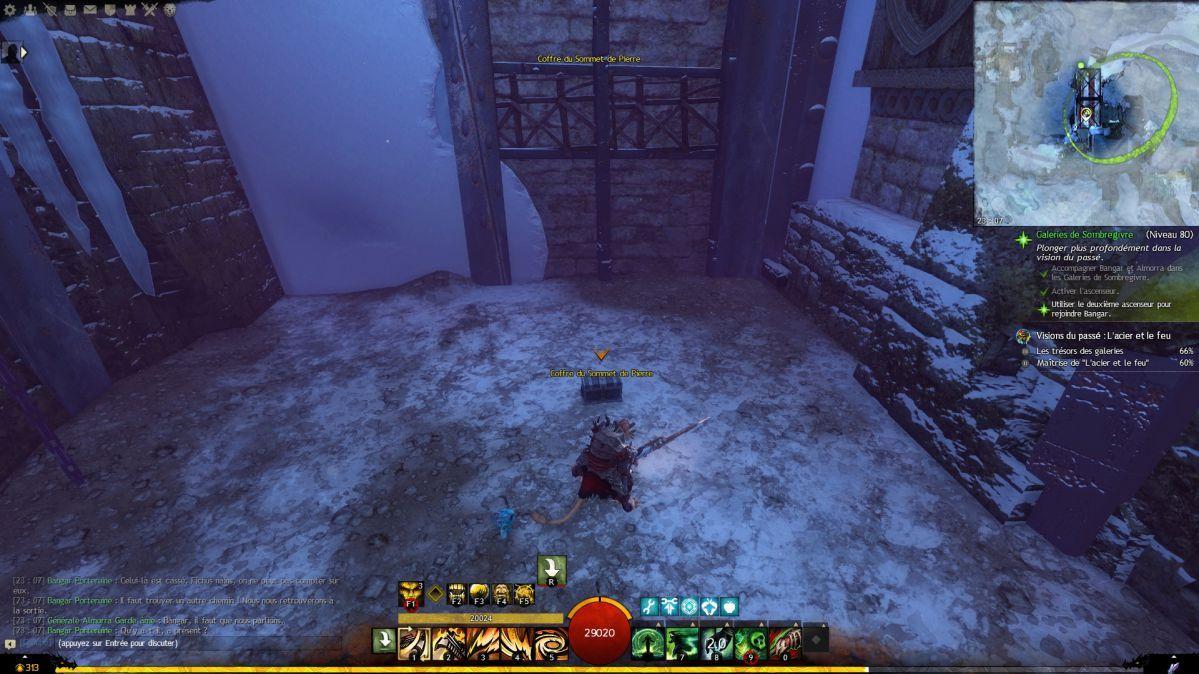Activate weapon skill 5 swirl ability
This screenshot has height=674, width=1199.
pyautogui.click(x=550, y=641)
